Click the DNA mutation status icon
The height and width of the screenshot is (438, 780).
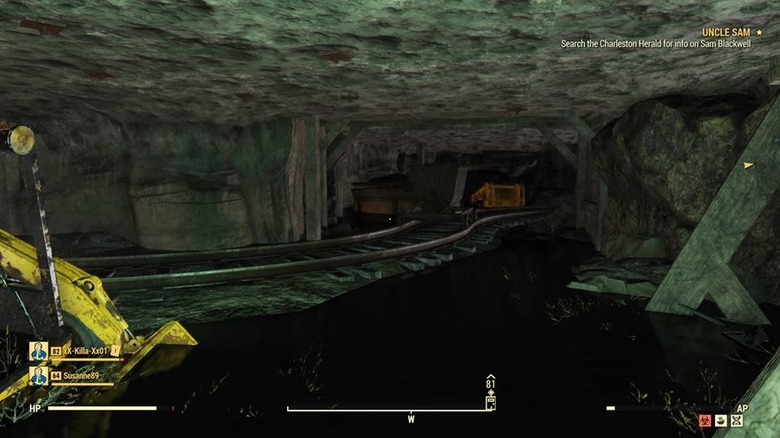click(737, 422)
